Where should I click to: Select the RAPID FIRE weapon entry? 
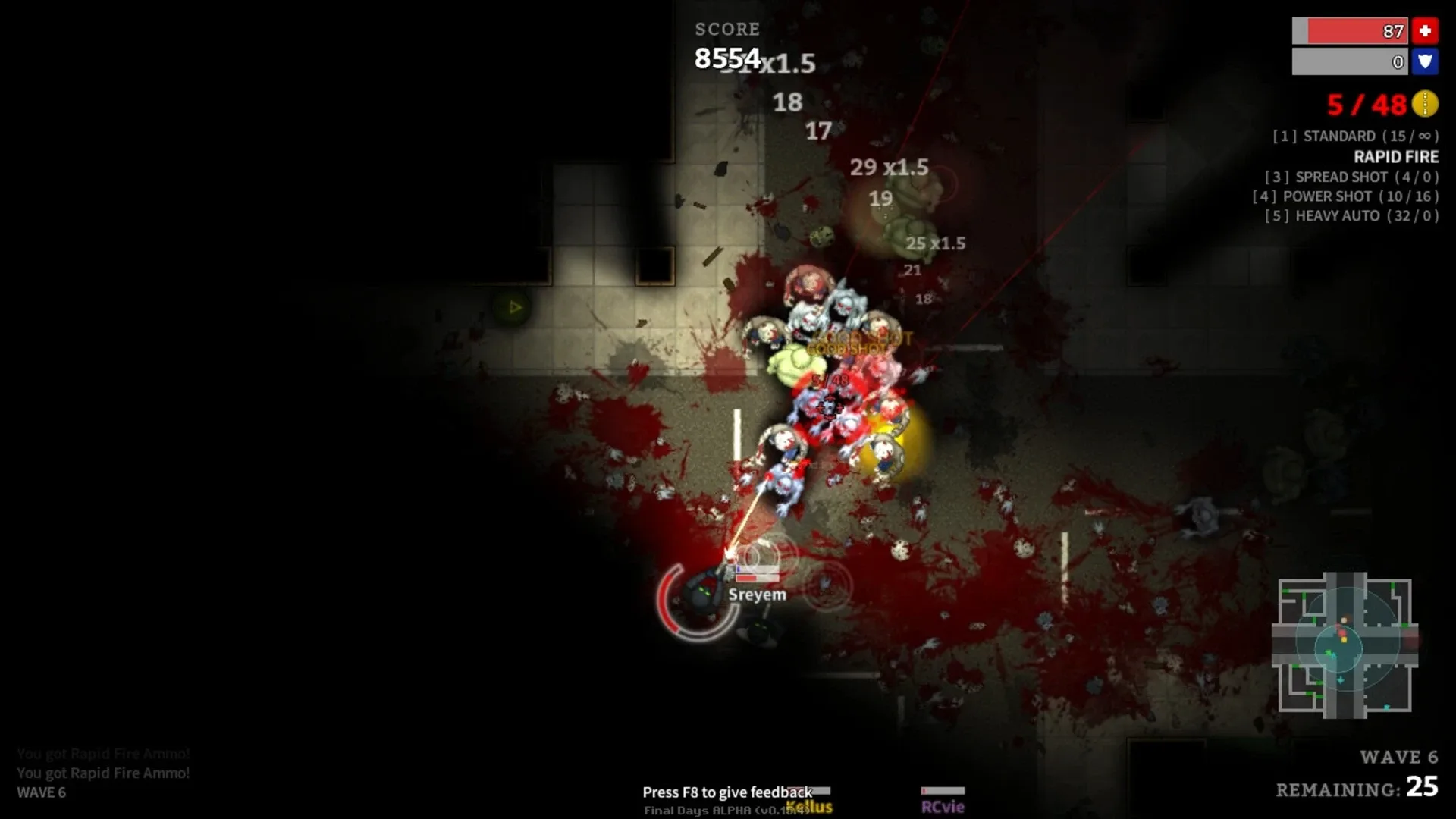[x=1396, y=157]
